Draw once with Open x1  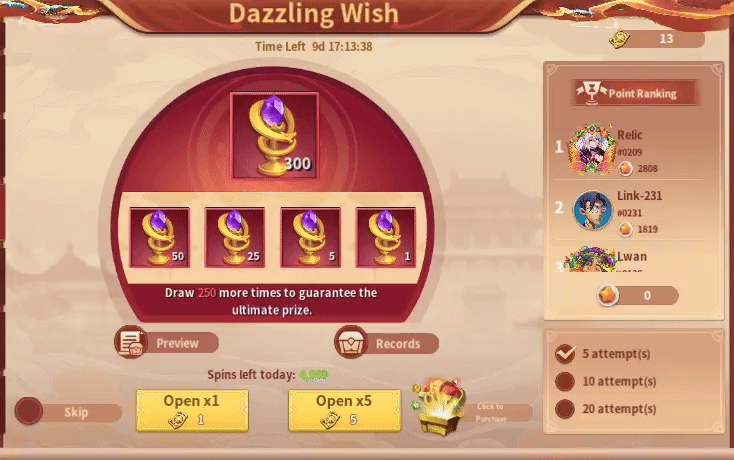pyautogui.click(x=192, y=410)
